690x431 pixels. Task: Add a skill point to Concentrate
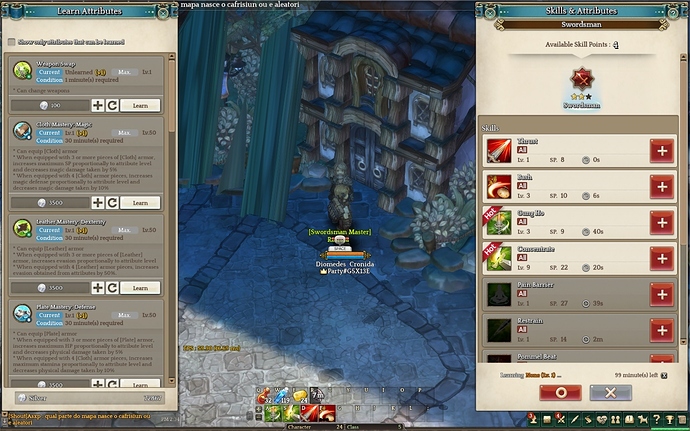[x=661, y=259]
